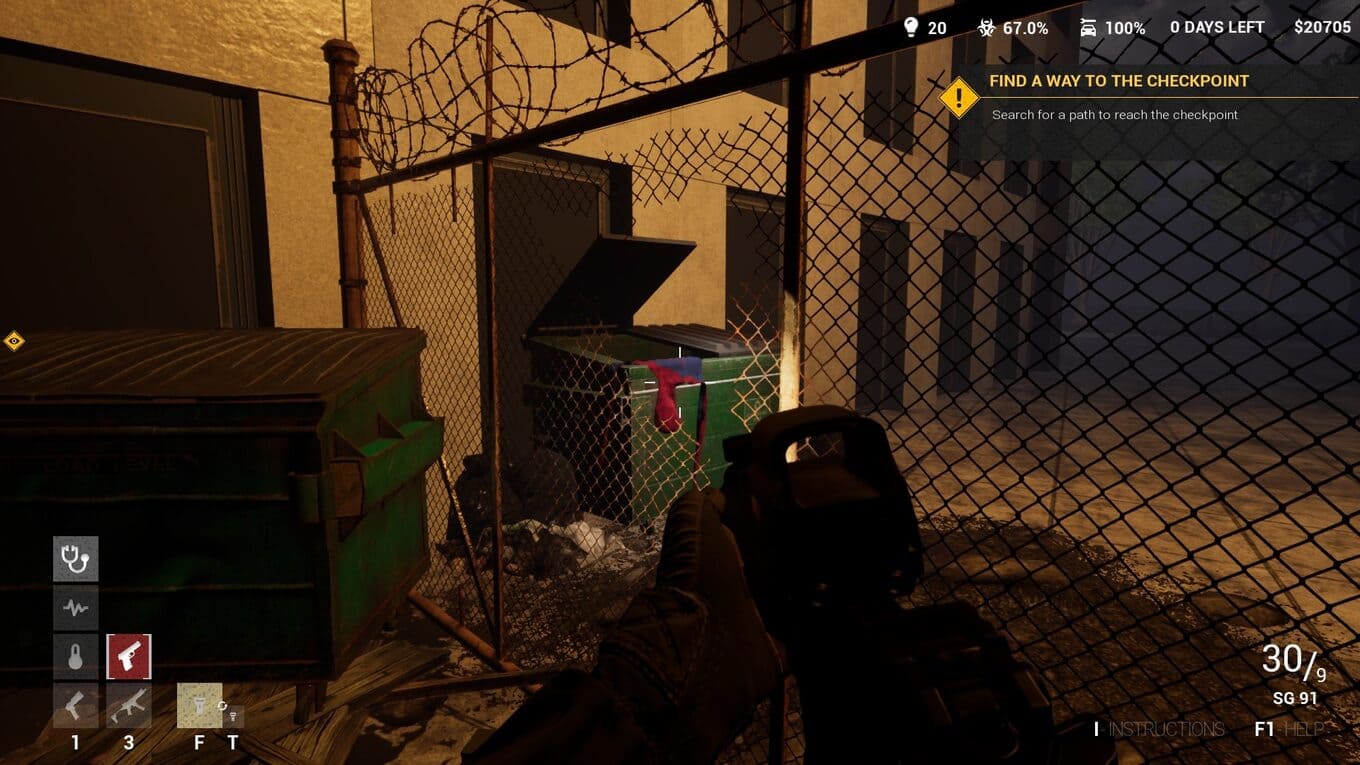Image resolution: width=1360 pixels, height=765 pixels.
Task: Click the yellow eye marker icon
Action: point(14,342)
